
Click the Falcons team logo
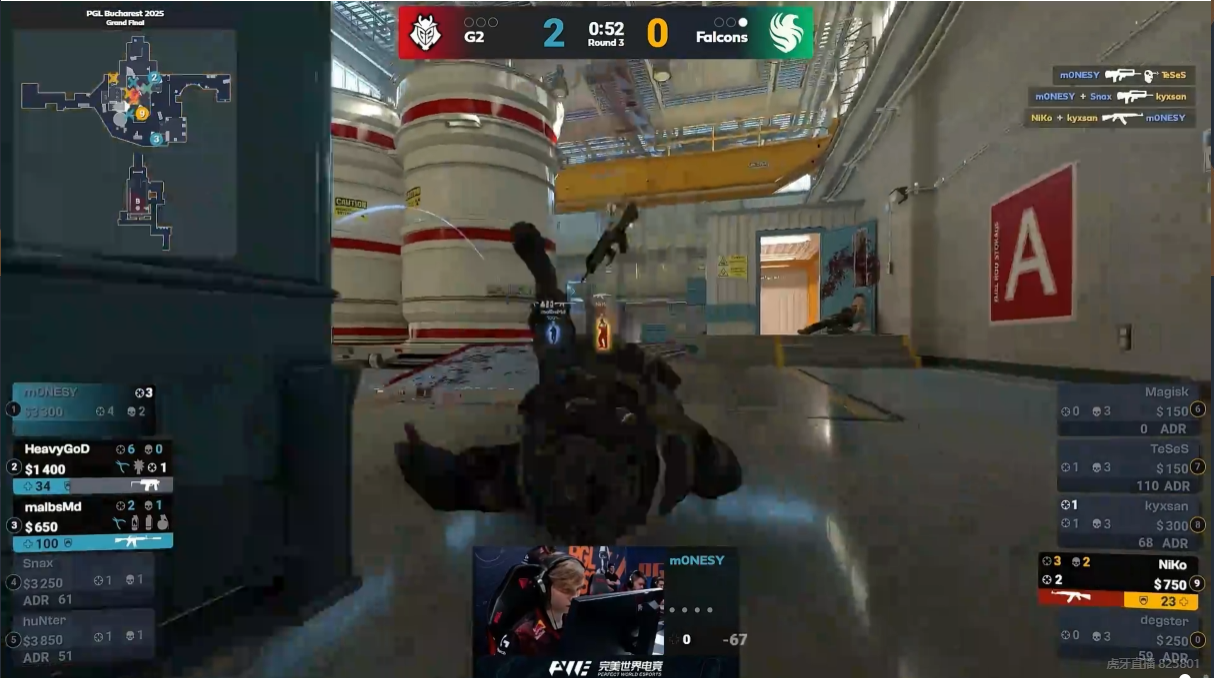(x=787, y=33)
